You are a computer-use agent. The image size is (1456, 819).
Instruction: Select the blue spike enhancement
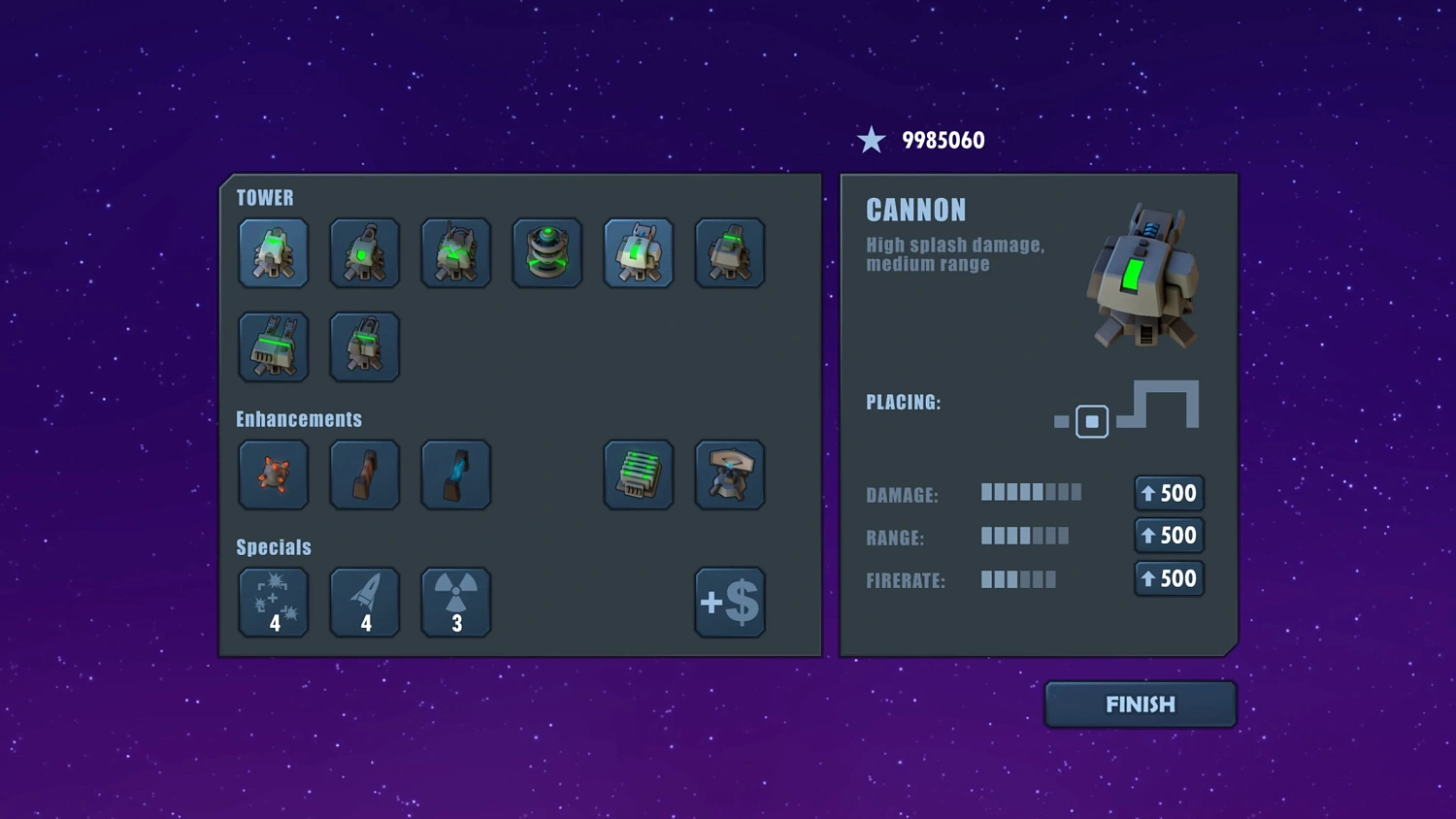(x=455, y=475)
